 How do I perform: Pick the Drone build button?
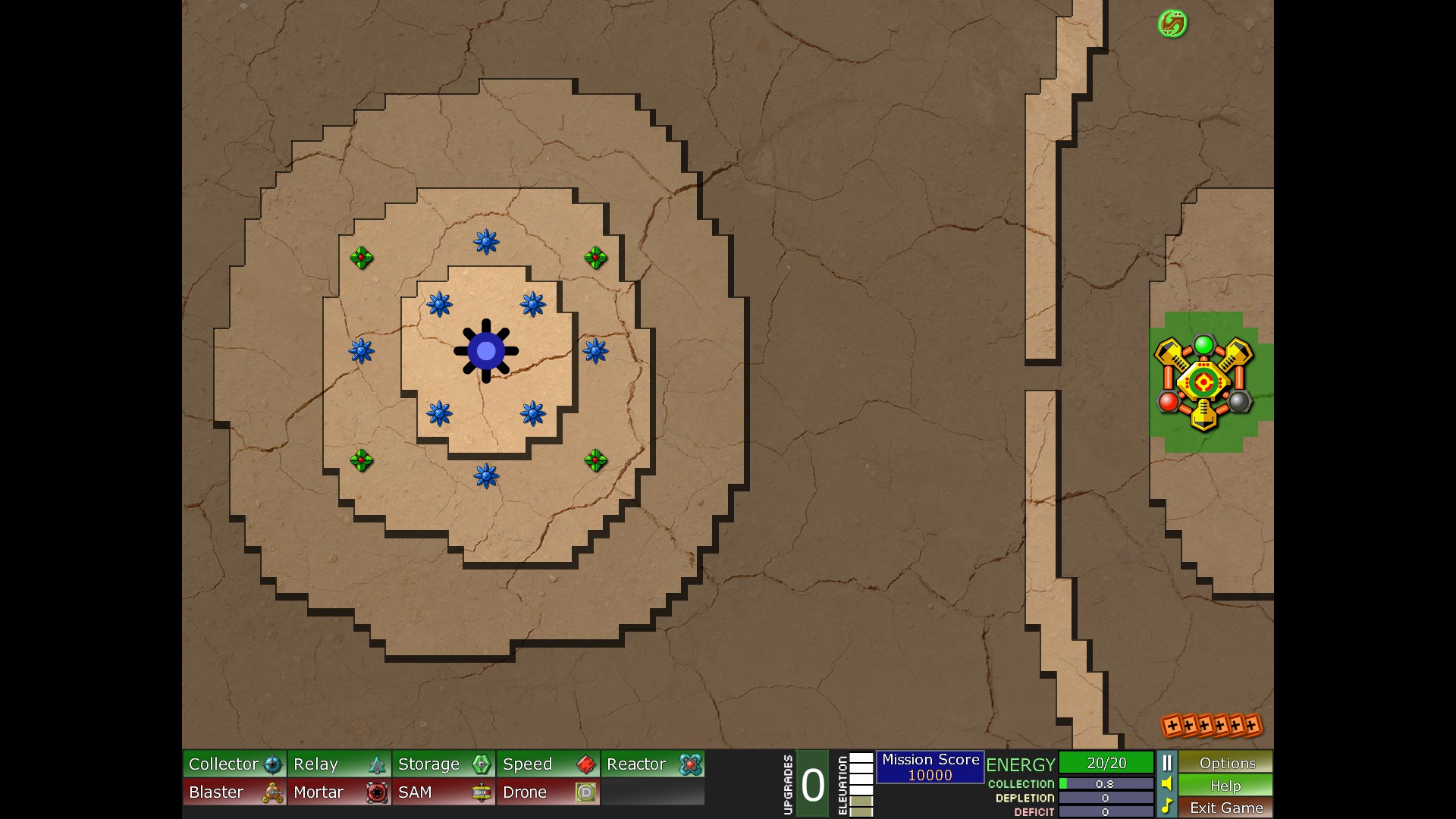(548, 792)
